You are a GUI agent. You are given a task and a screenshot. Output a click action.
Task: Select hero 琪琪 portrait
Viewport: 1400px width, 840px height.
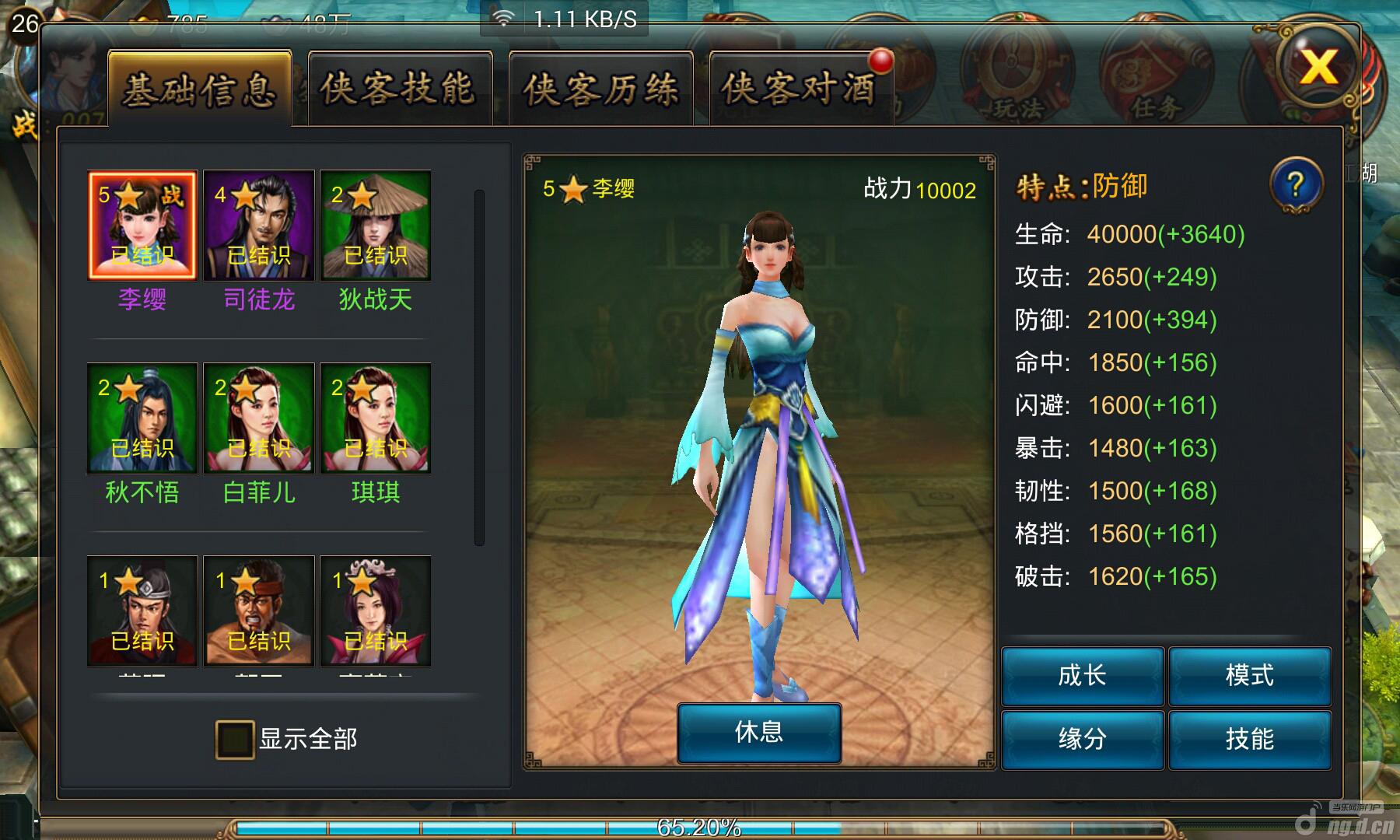click(376, 418)
